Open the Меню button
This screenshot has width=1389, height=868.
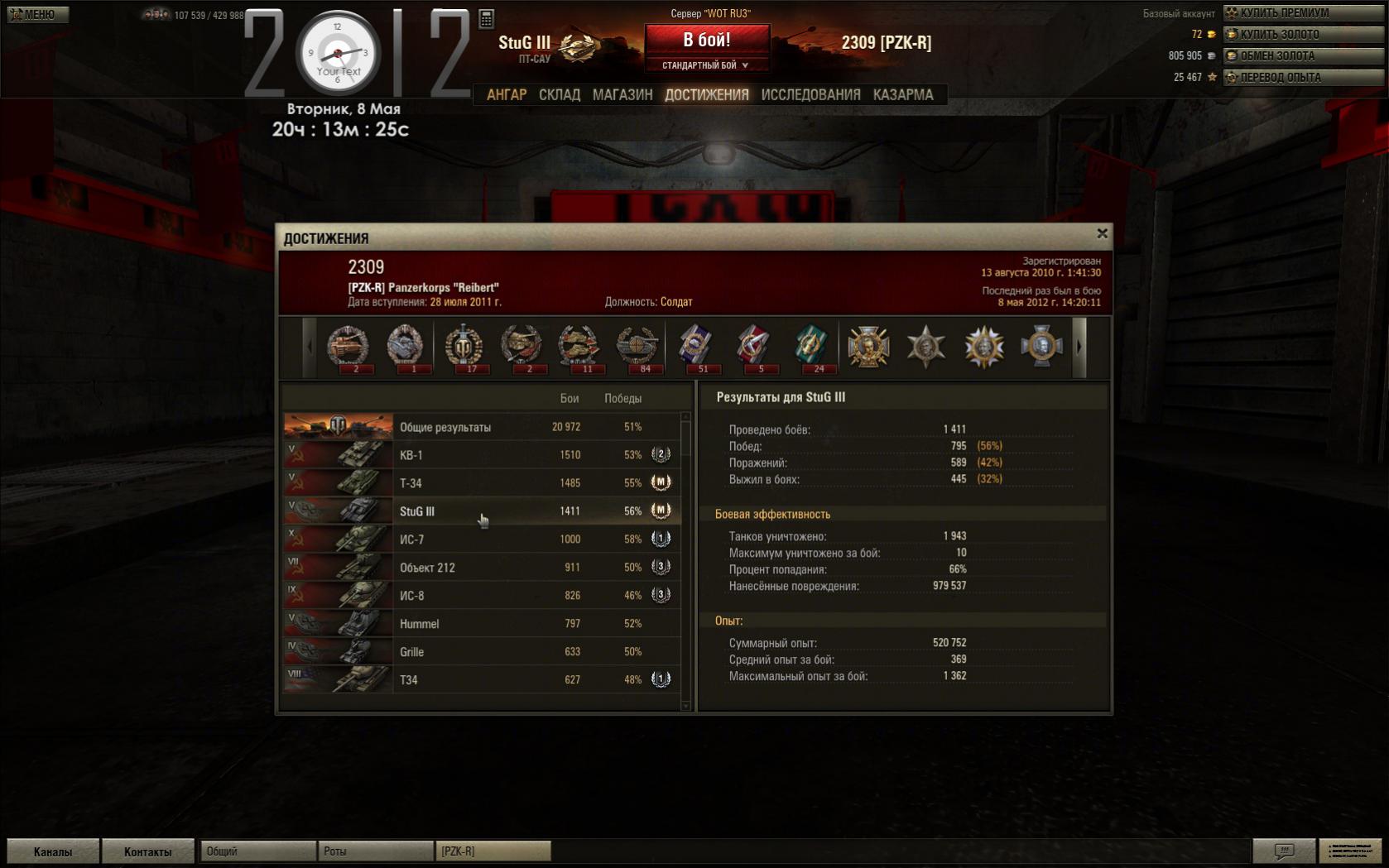click(37, 14)
